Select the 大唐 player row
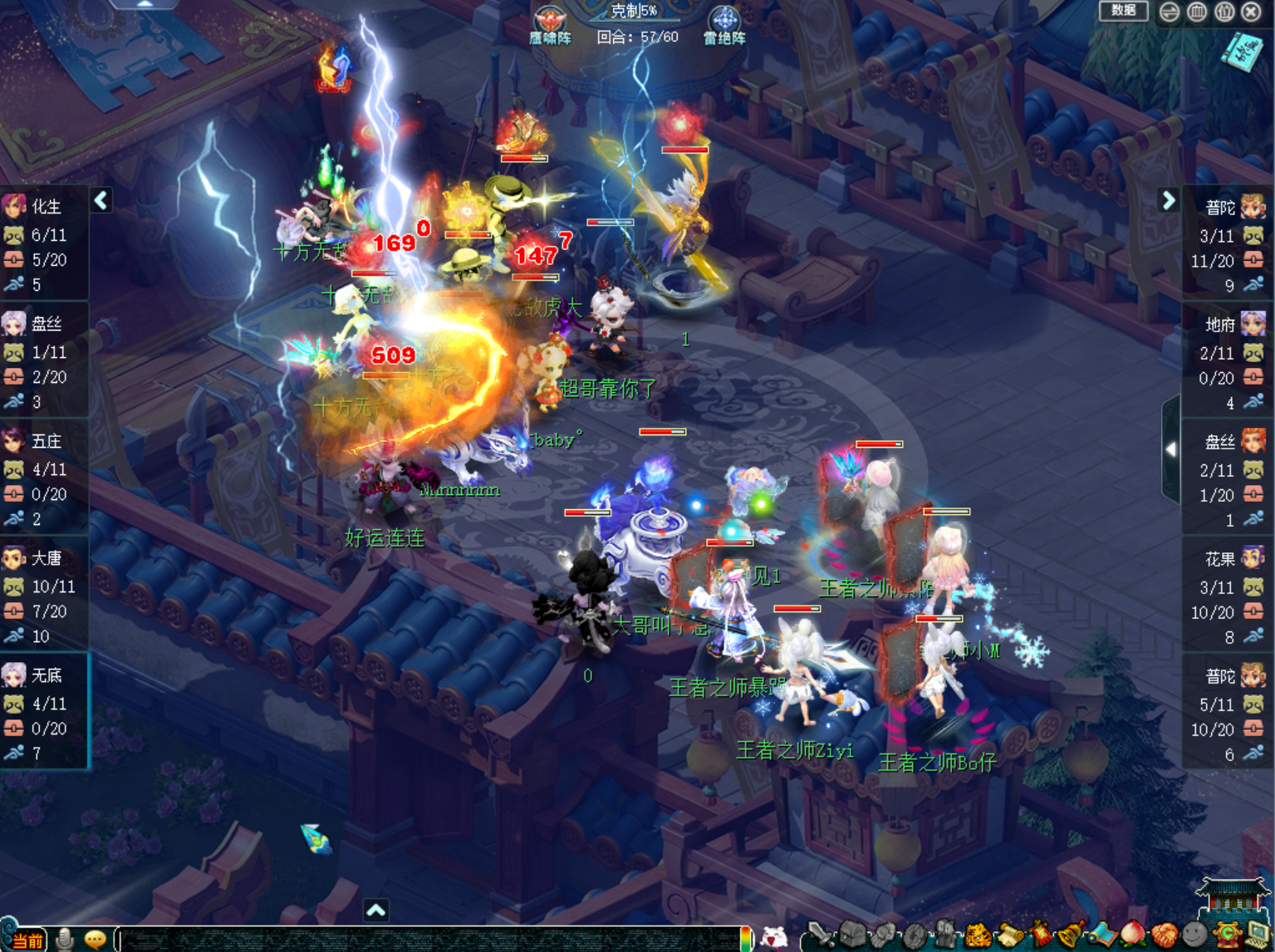The height and width of the screenshot is (952, 1275). [x=44, y=594]
